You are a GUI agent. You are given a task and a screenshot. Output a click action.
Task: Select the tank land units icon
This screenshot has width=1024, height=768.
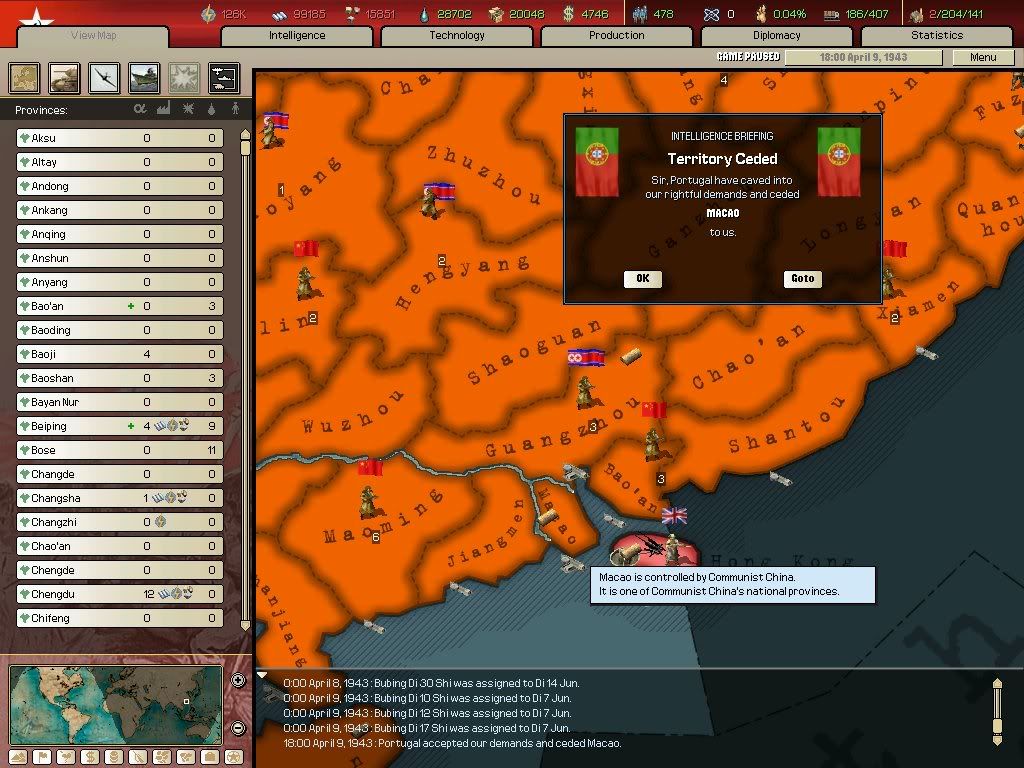coord(64,78)
